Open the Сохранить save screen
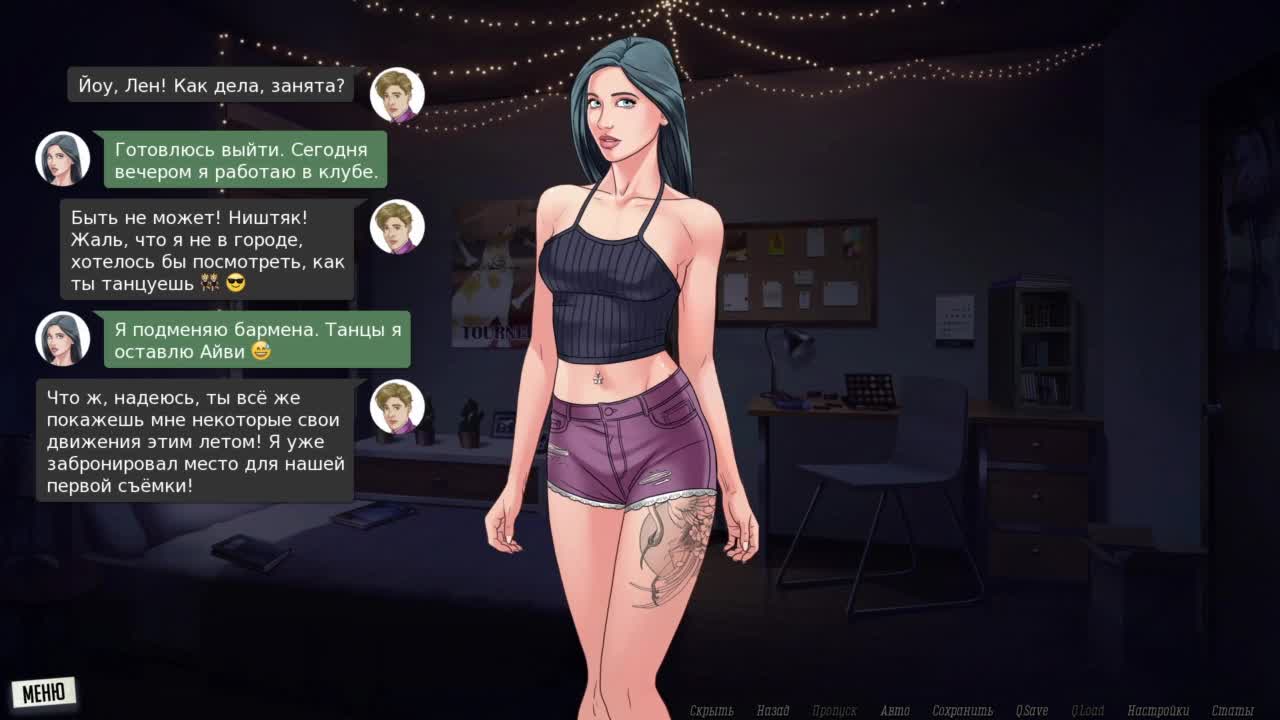This screenshot has width=1280, height=720. (x=962, y=711)
